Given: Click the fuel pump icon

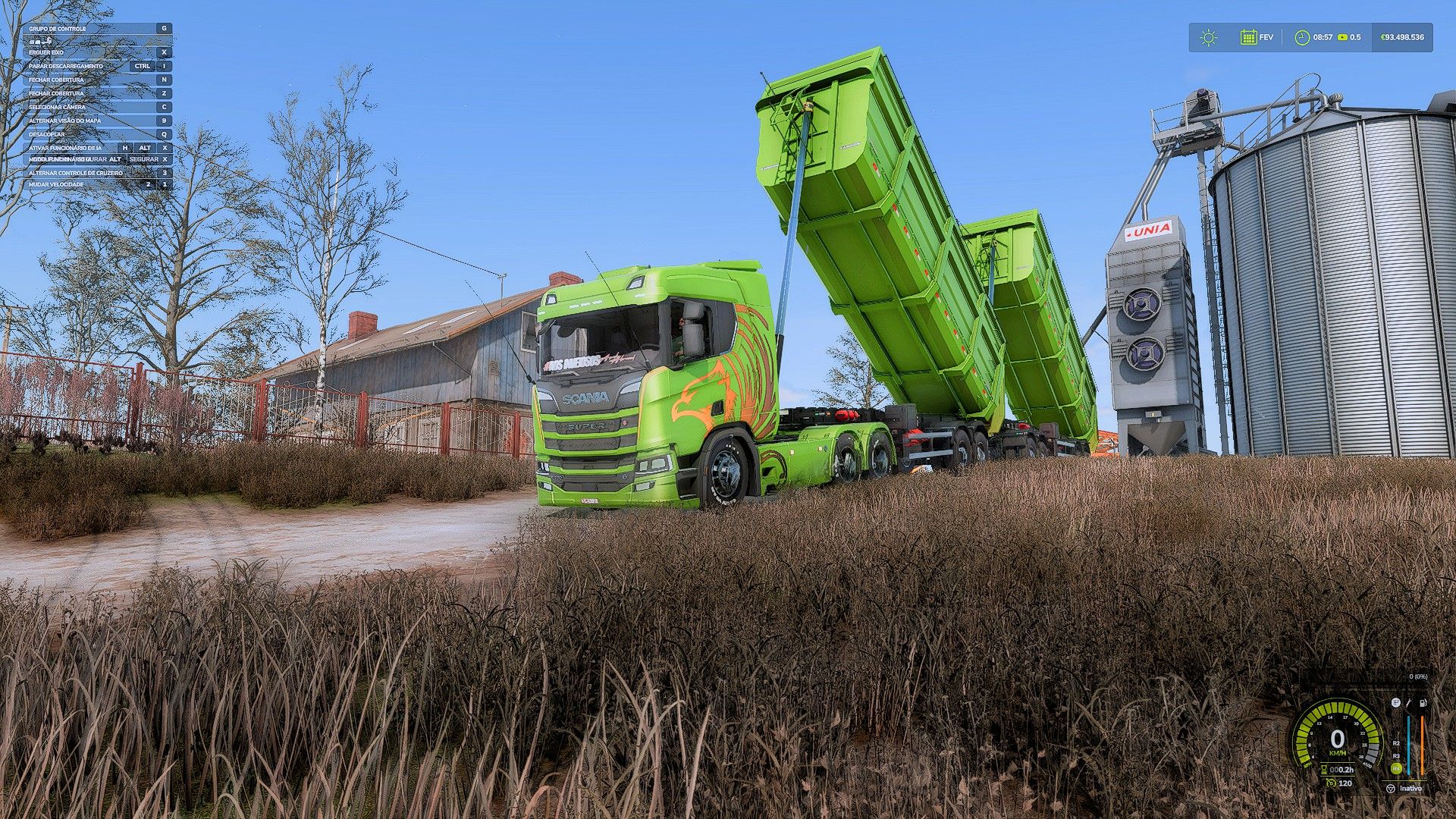Looking at the screenshot, I should pyautogui.click(x=1423, y=703).
